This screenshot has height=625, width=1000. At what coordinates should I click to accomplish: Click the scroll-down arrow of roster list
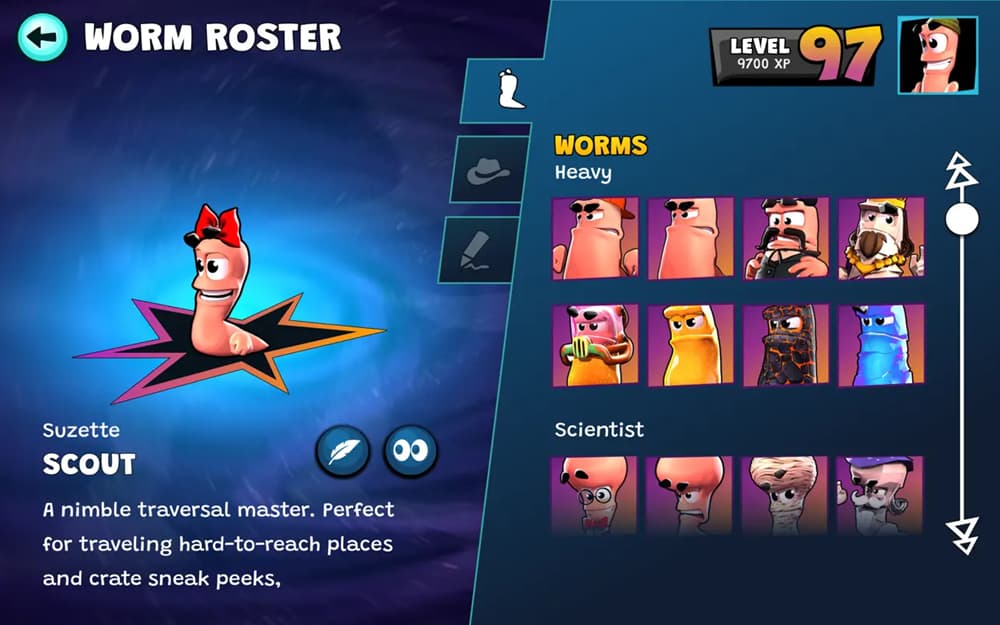click(x=962, y=534)
